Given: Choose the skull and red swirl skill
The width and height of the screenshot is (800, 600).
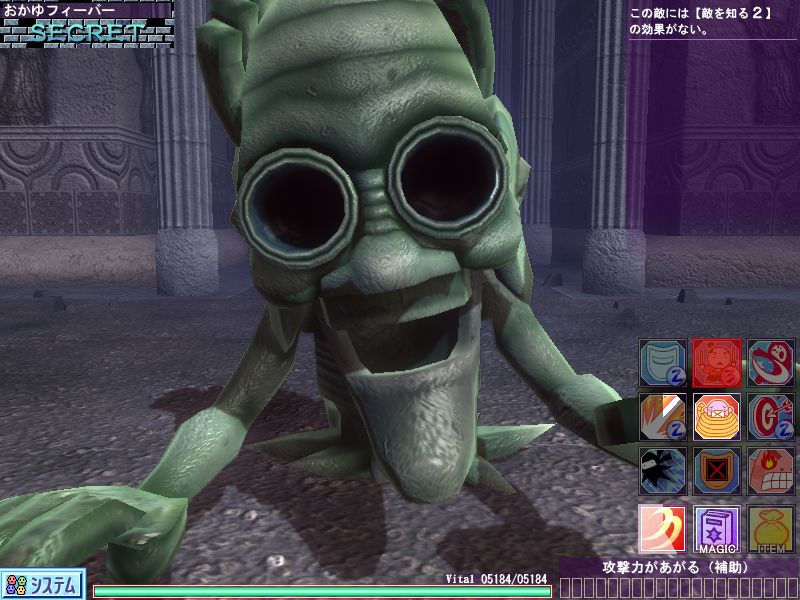Looking at the screenshot, I should [x=771, y=363].
